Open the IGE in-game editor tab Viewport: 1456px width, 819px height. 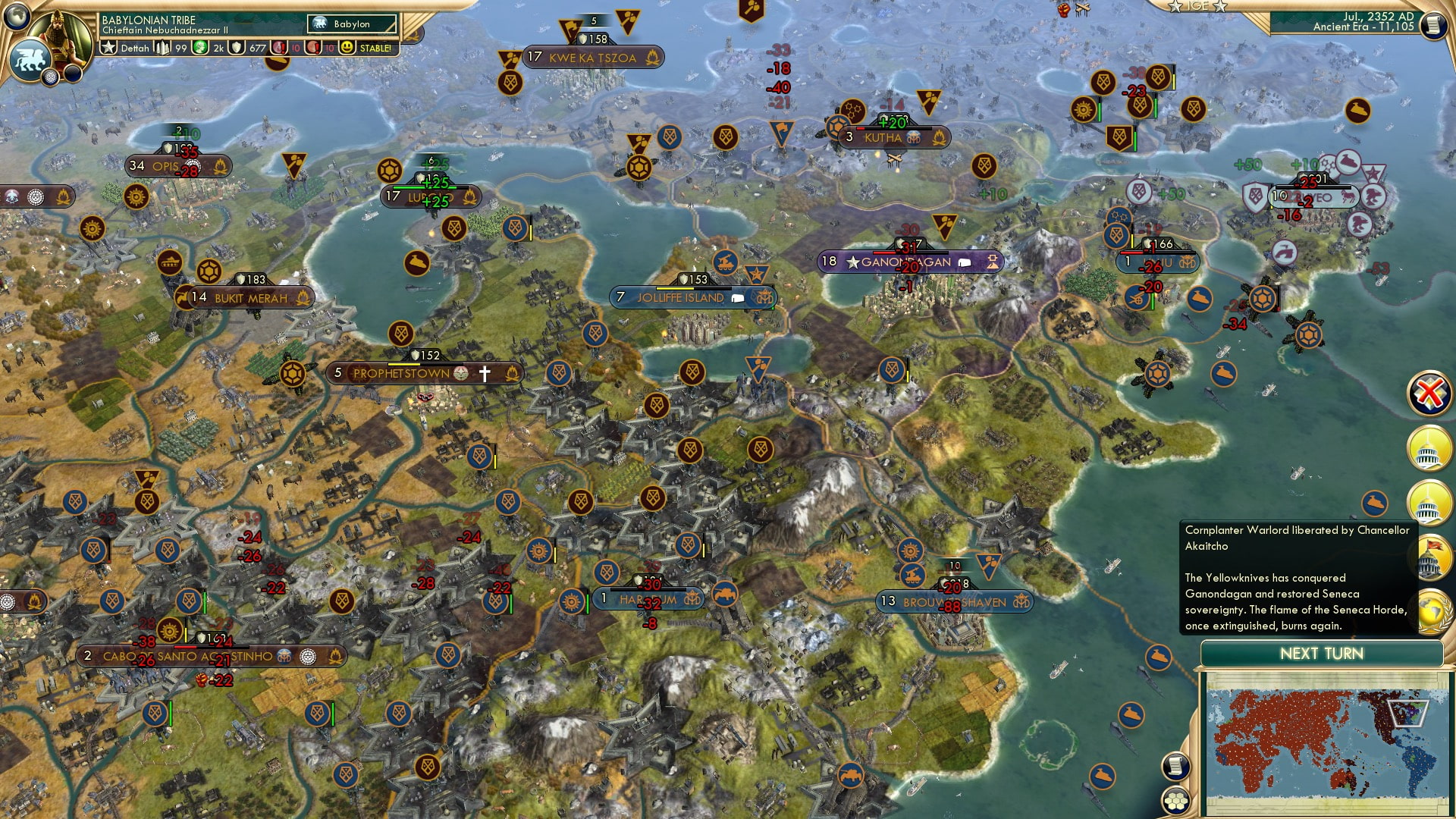[x=1197, y=6]
